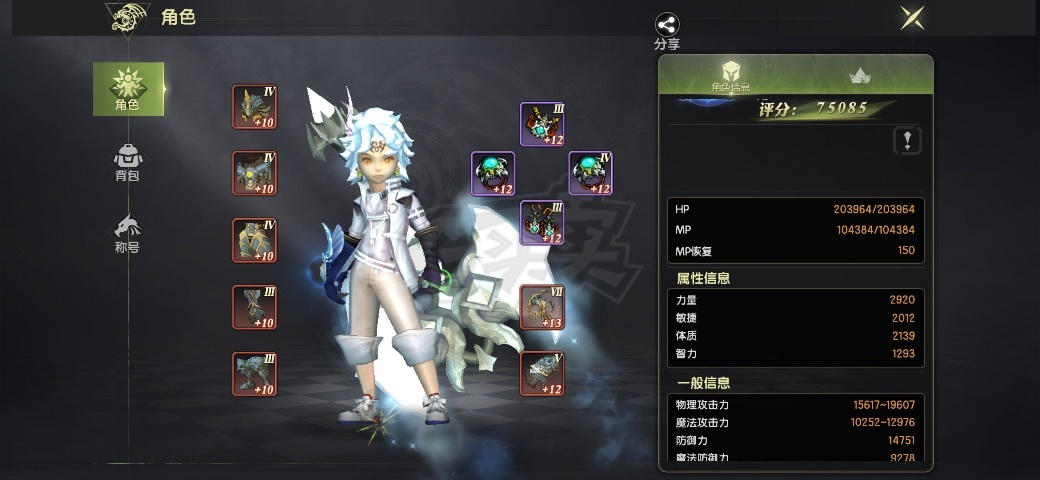Open the 背包 backpack tab
The image size is (1040, 480).
pyautogui.click(x=128, y=161)
